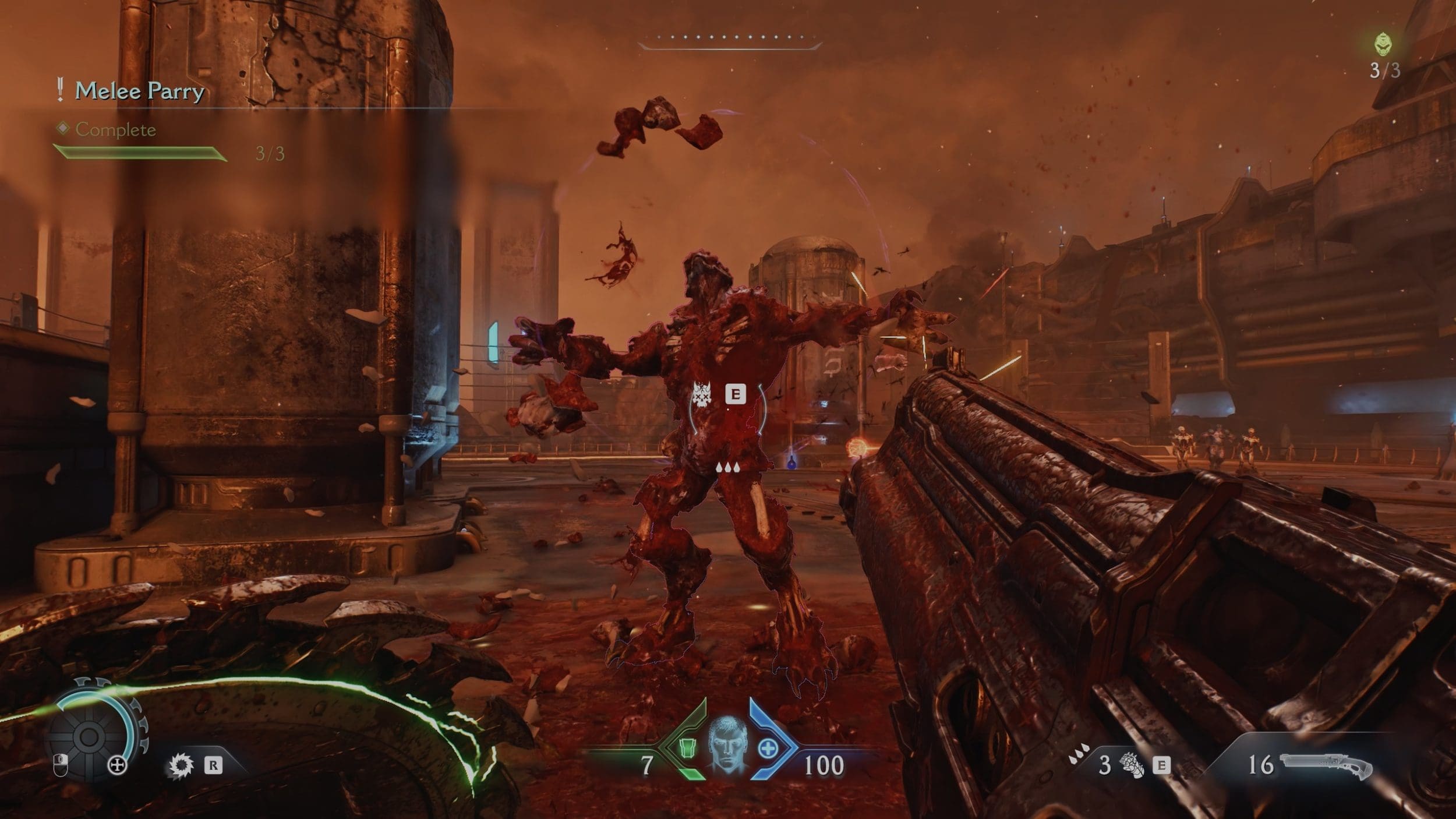Click the demon skull execution marker
1456x819 pixels.
(x=702, y=396)
